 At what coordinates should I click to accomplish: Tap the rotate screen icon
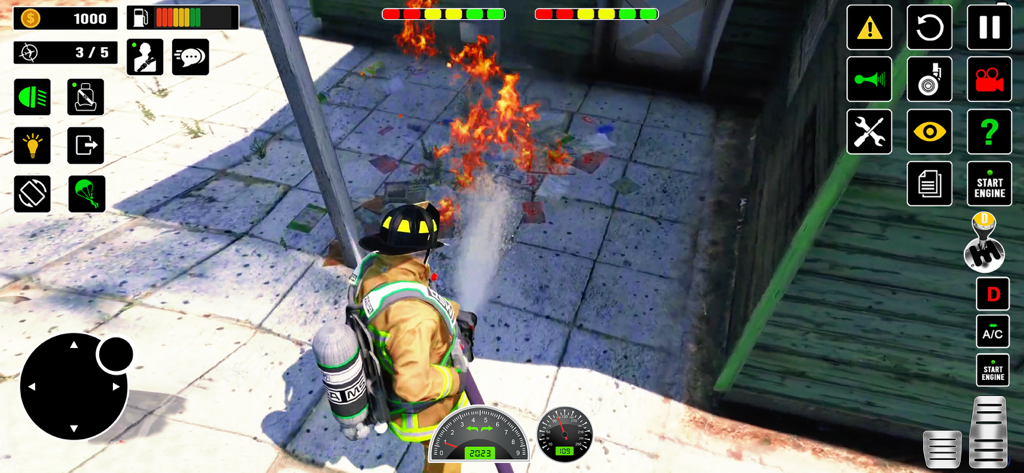tap(32, 193)
